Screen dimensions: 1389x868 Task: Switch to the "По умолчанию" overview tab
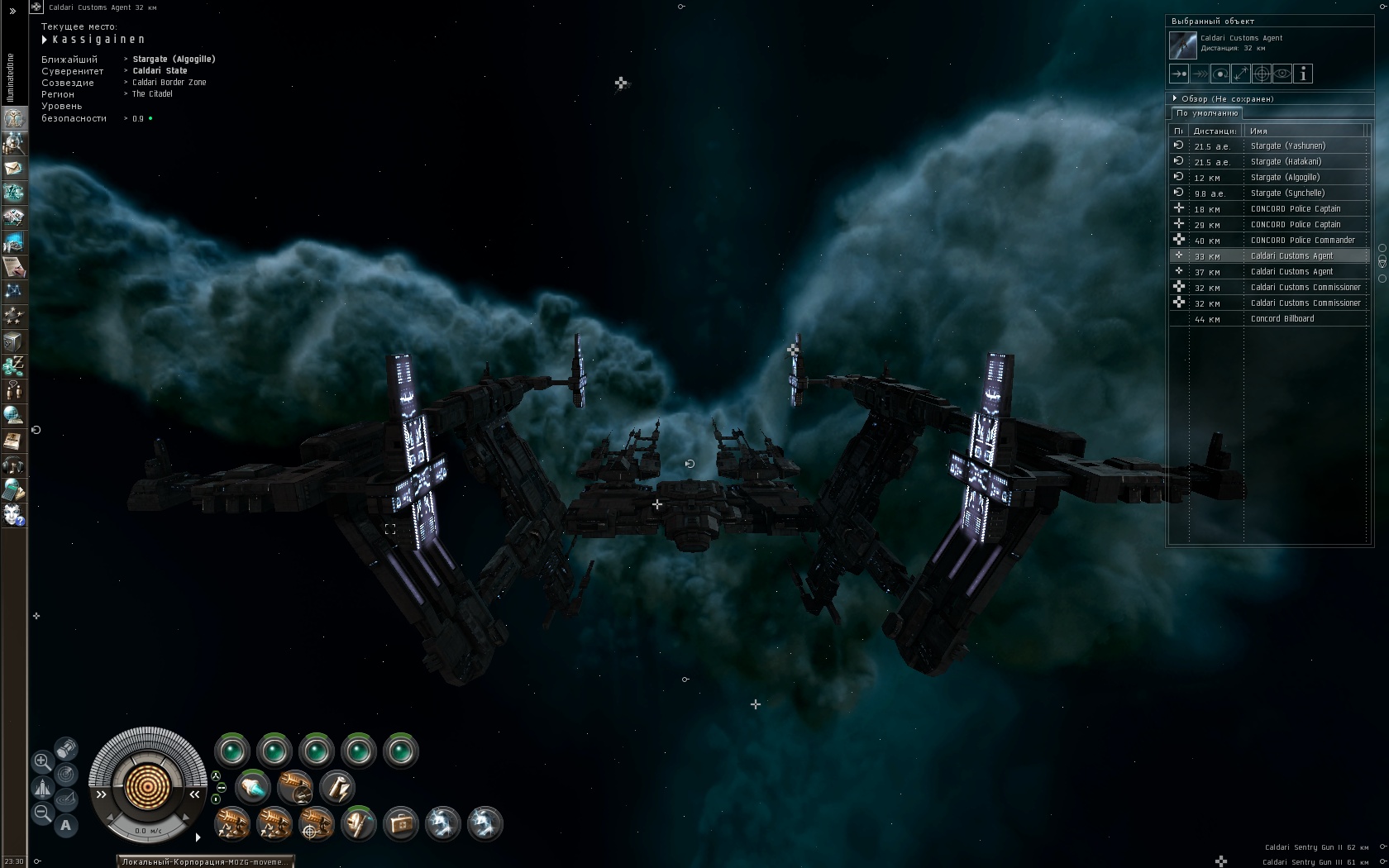click(x=1207, y=113)
